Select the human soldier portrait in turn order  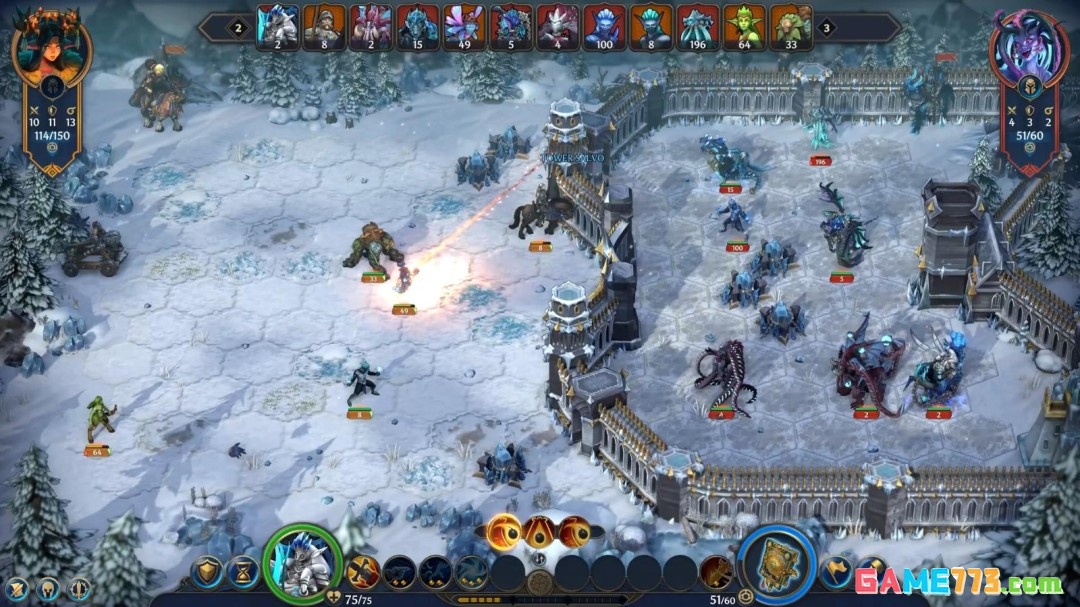[x=323, y=27]
